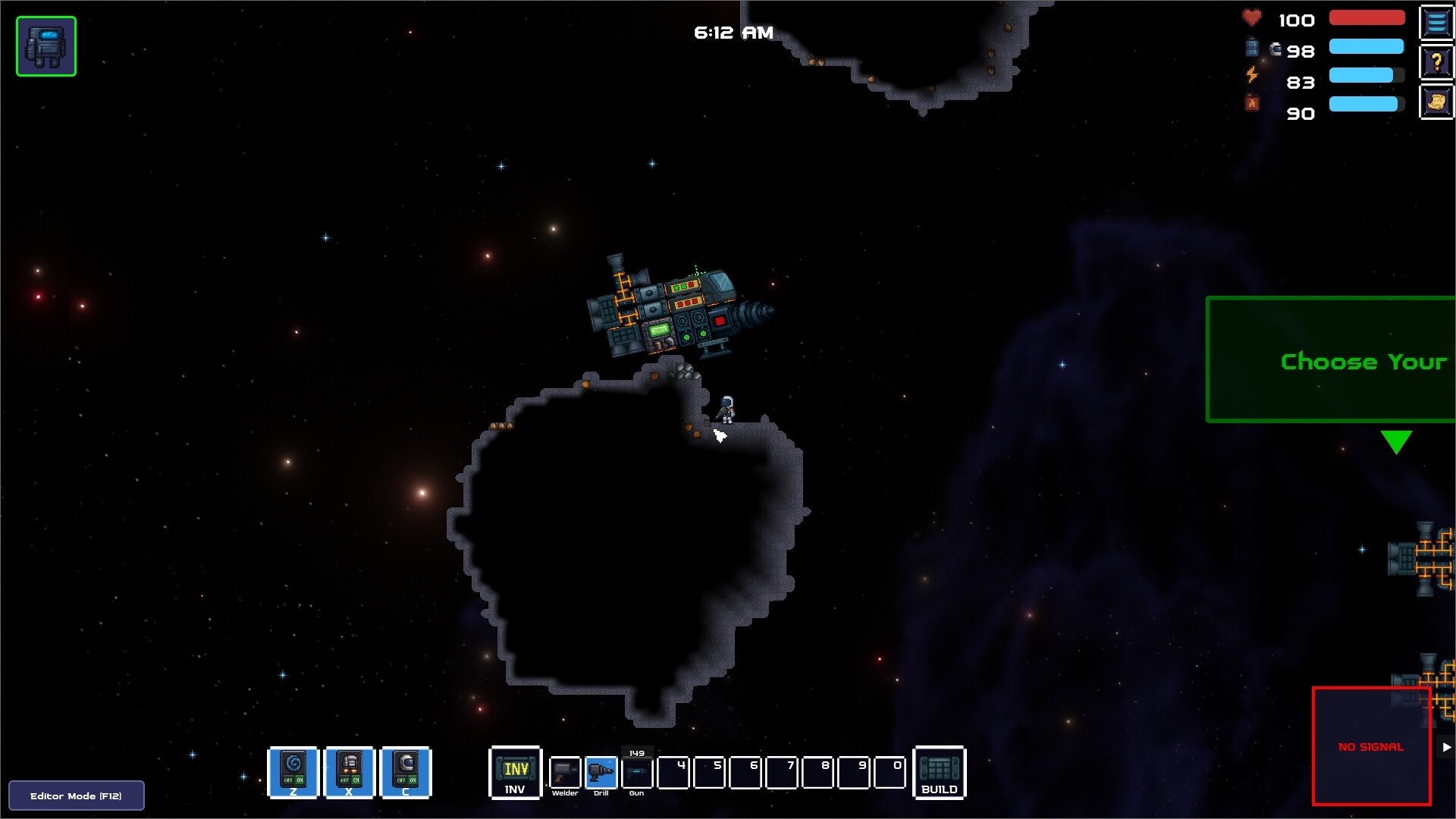Select empty hotbar slot number 7
The image size is (1456, 819).
pyautogui.click(x=781, y=773)
